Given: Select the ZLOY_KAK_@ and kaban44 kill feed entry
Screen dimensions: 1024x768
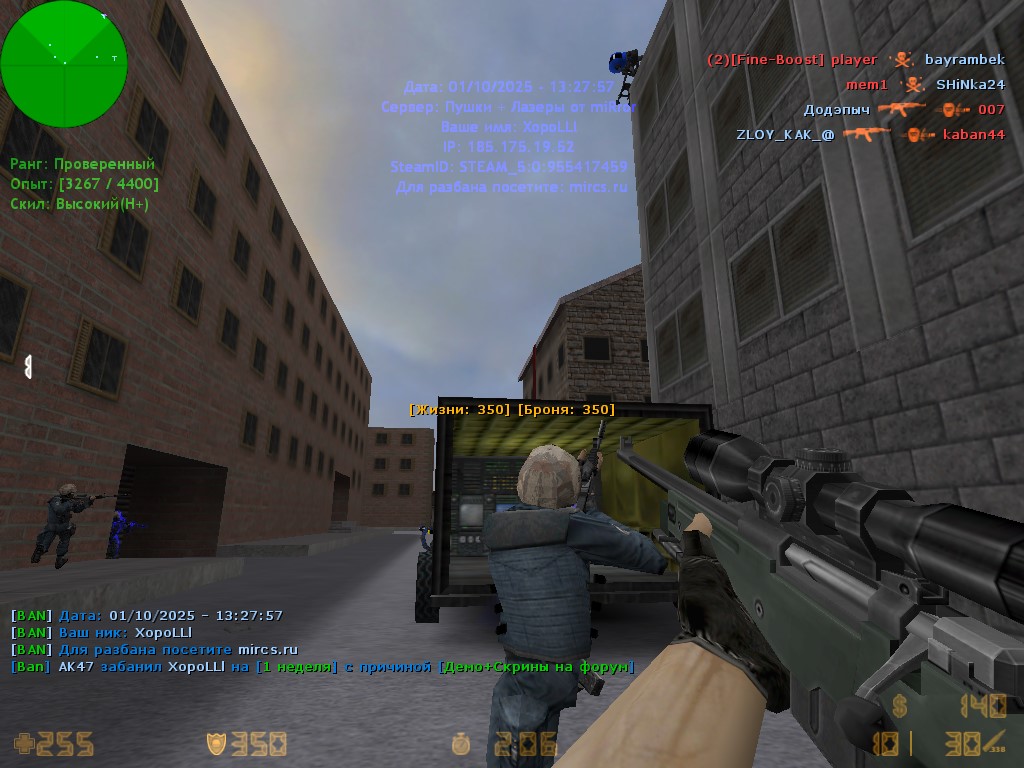Looking at the screenshot, I should pyautogui.click(x=870, y=134).
